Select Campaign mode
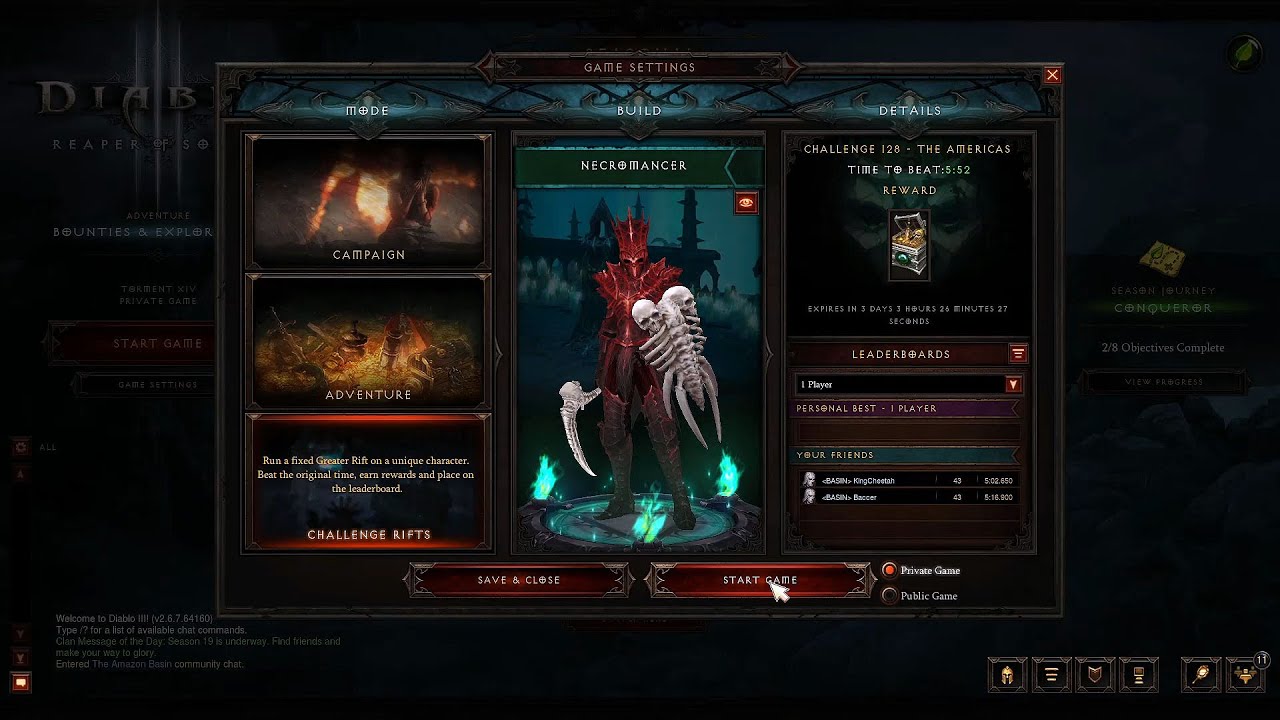The height and width of the screenshot is (720, 1280). (369, 201)
